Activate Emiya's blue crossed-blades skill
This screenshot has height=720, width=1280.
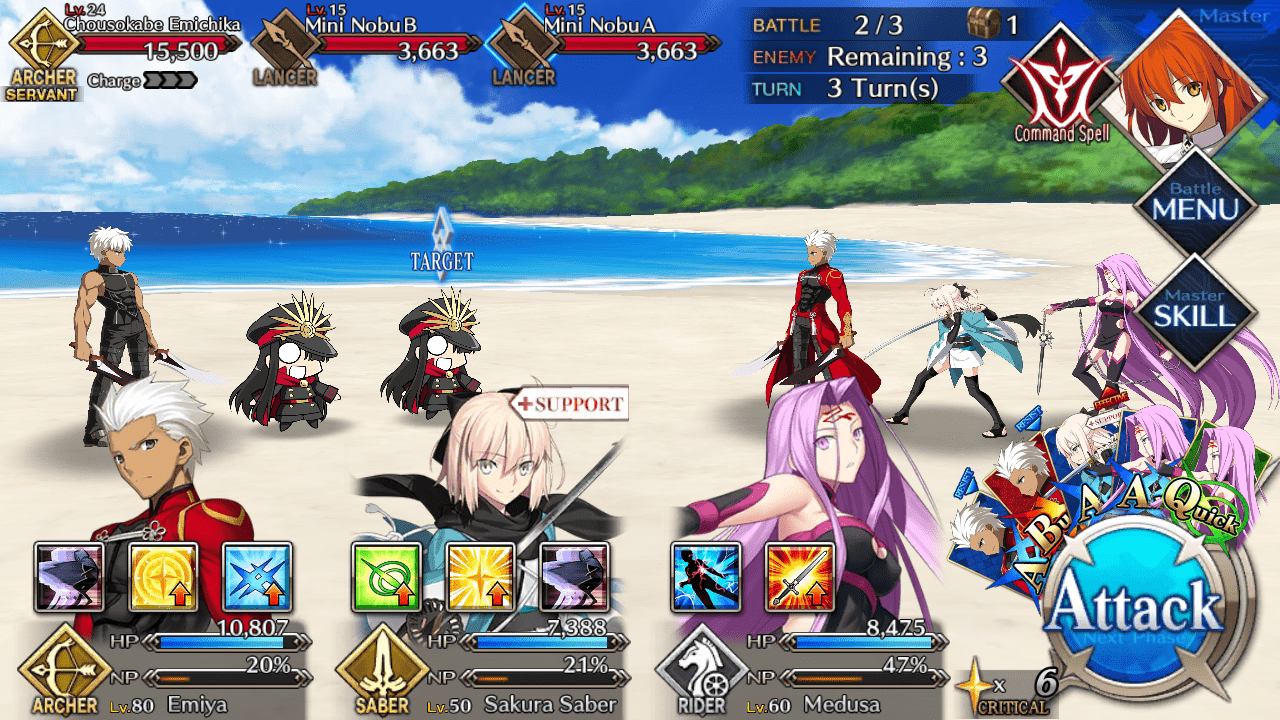pyautogui.click(x=257, y=577)
